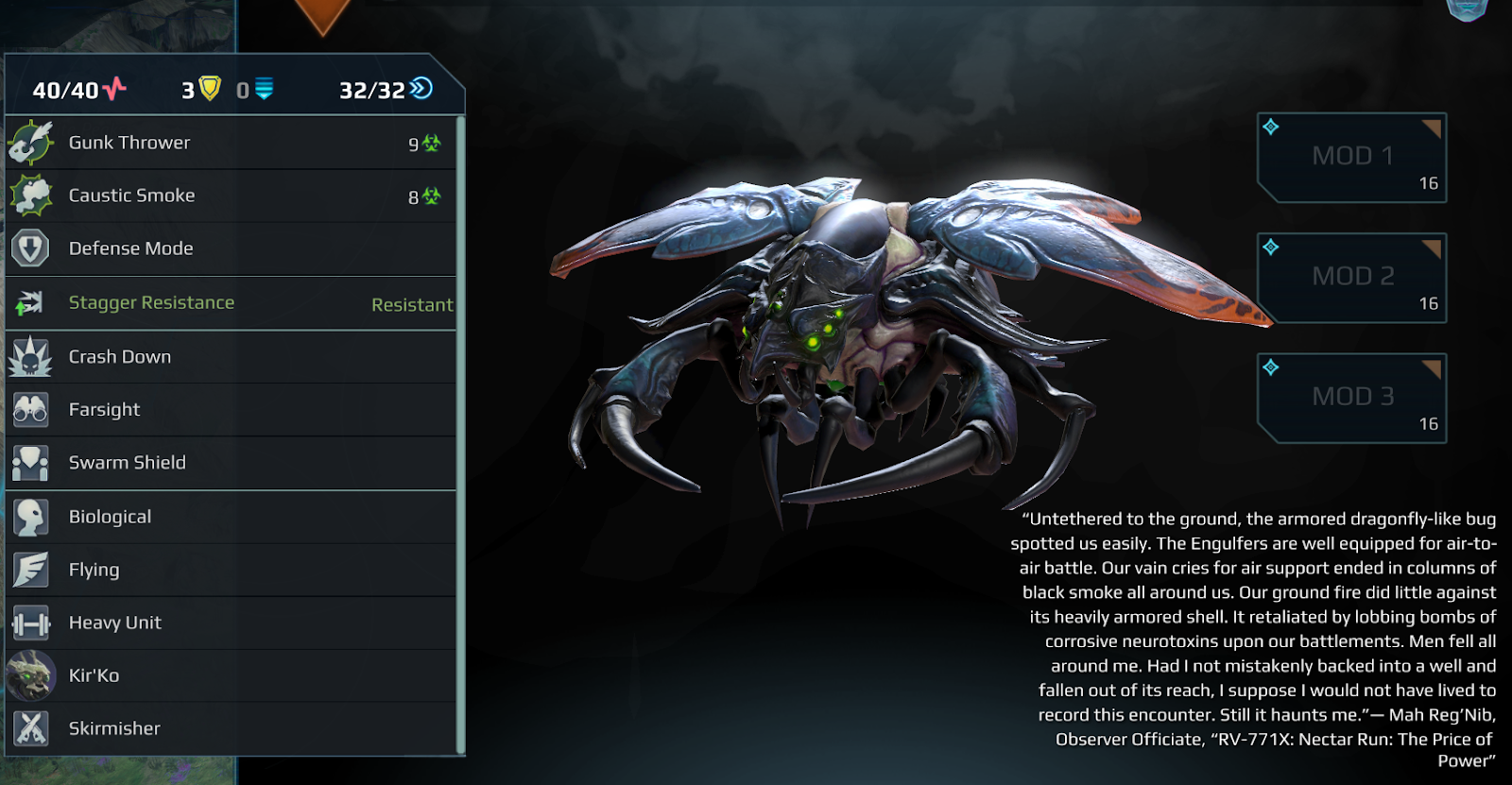Viewport: 1512px width, 785px height.
Task: Show the Biological unit trait
Action: [x=231, y=517]
